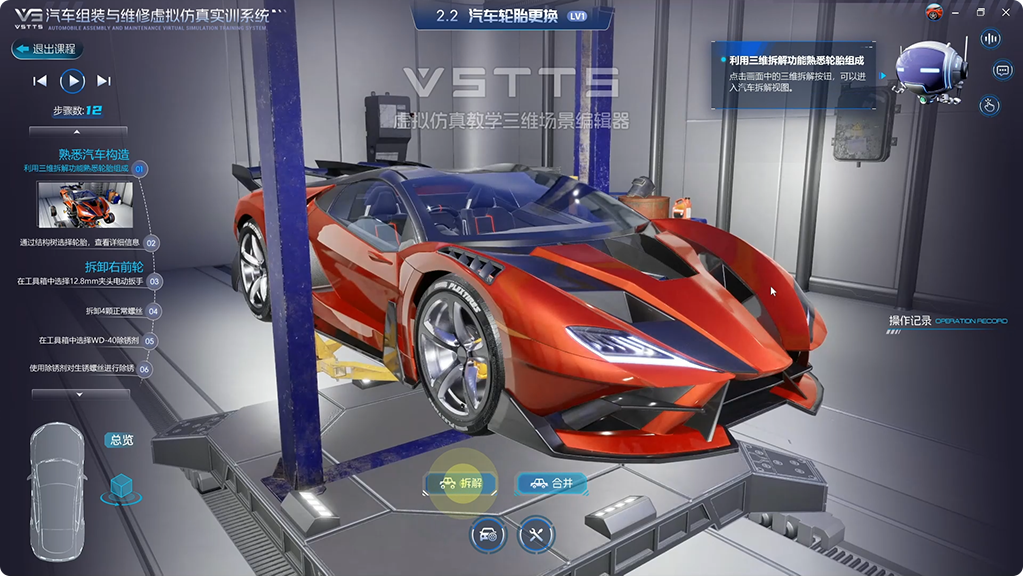Select step 02 structure tree tire step
Image resolution: width=1023 pixels, height=576 pixels.
[x=151, y=243]
